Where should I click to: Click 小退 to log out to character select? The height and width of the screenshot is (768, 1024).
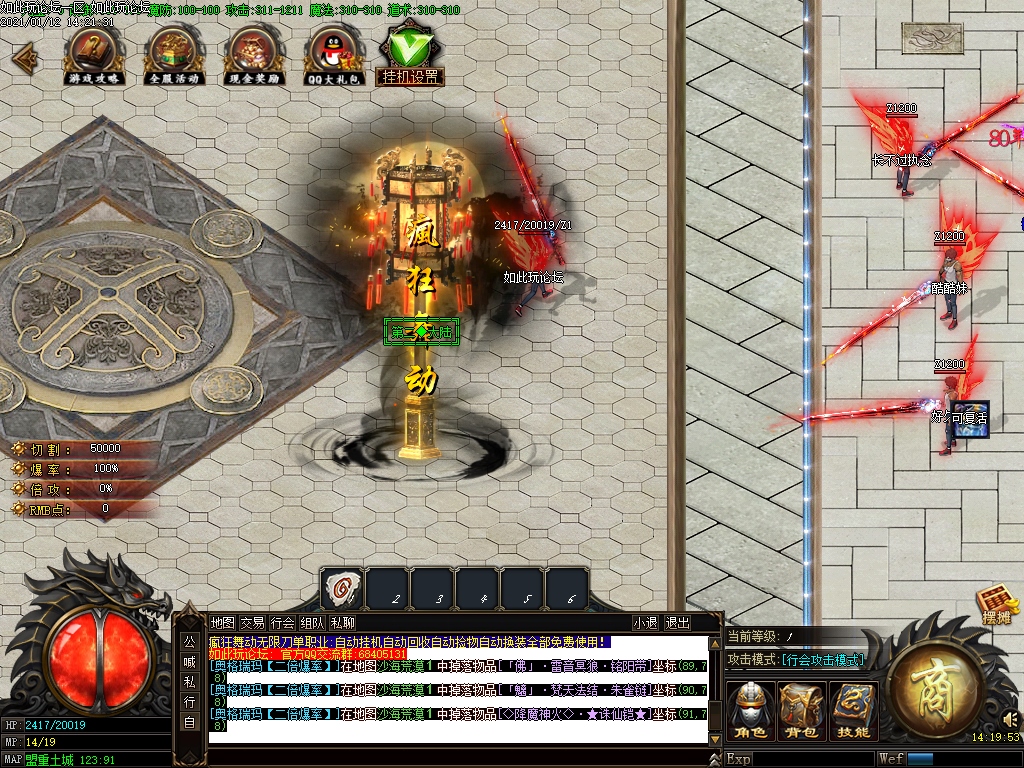[x=645, y=622]
